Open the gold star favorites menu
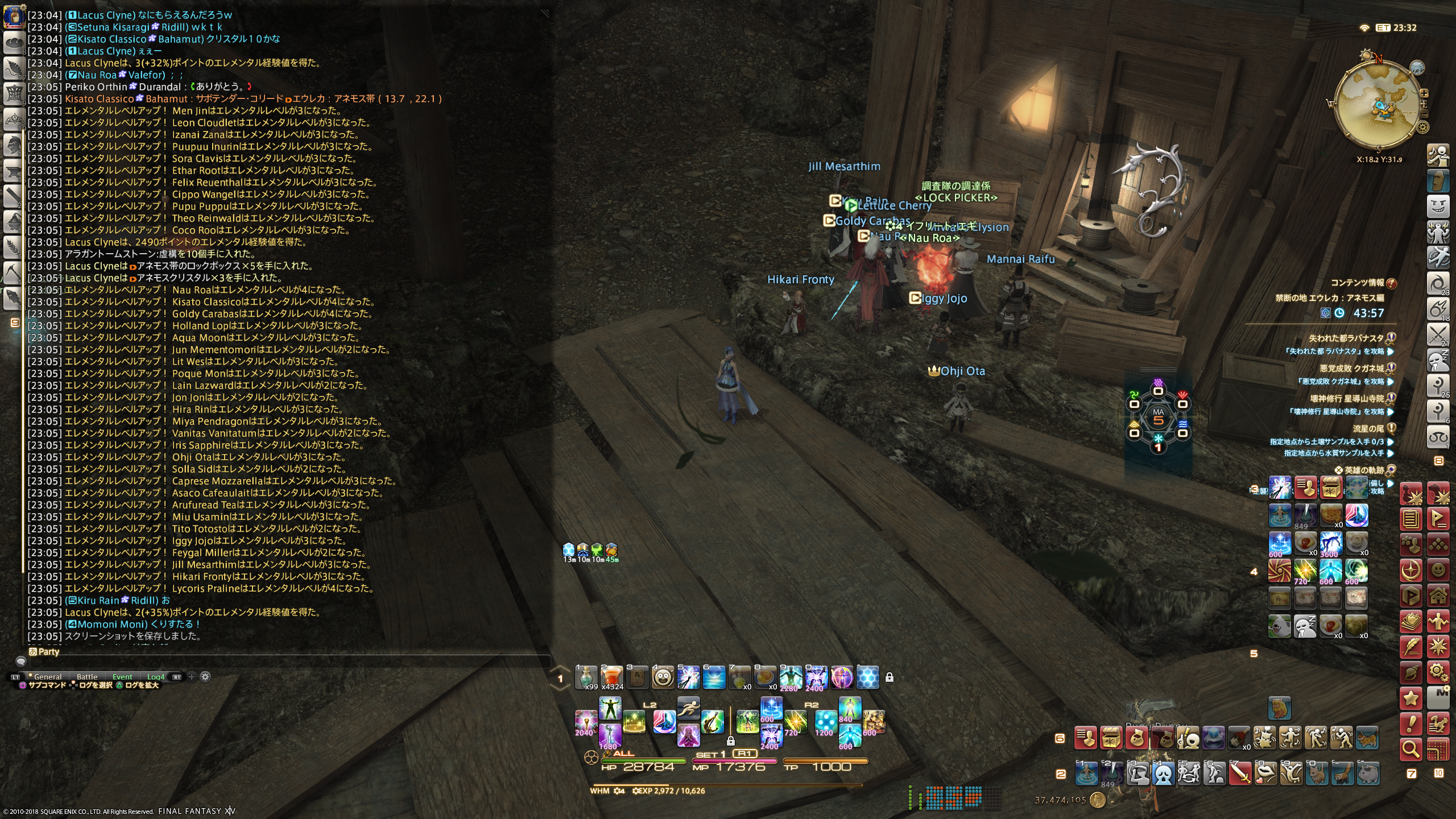Image resolution: width=1456 pixels, height=819 pixels. [1411, 698]
